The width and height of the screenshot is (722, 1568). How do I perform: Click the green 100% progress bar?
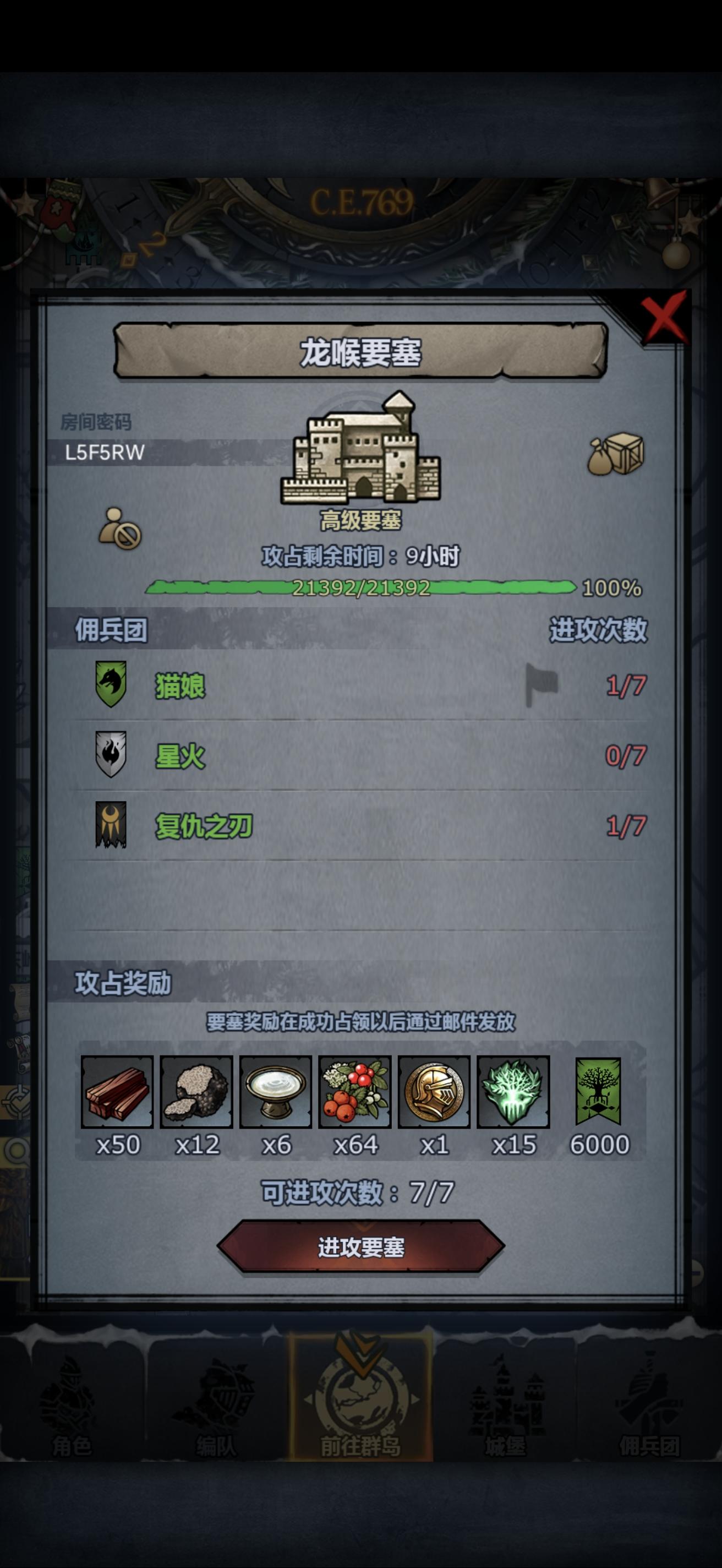(x=362, y=589)
